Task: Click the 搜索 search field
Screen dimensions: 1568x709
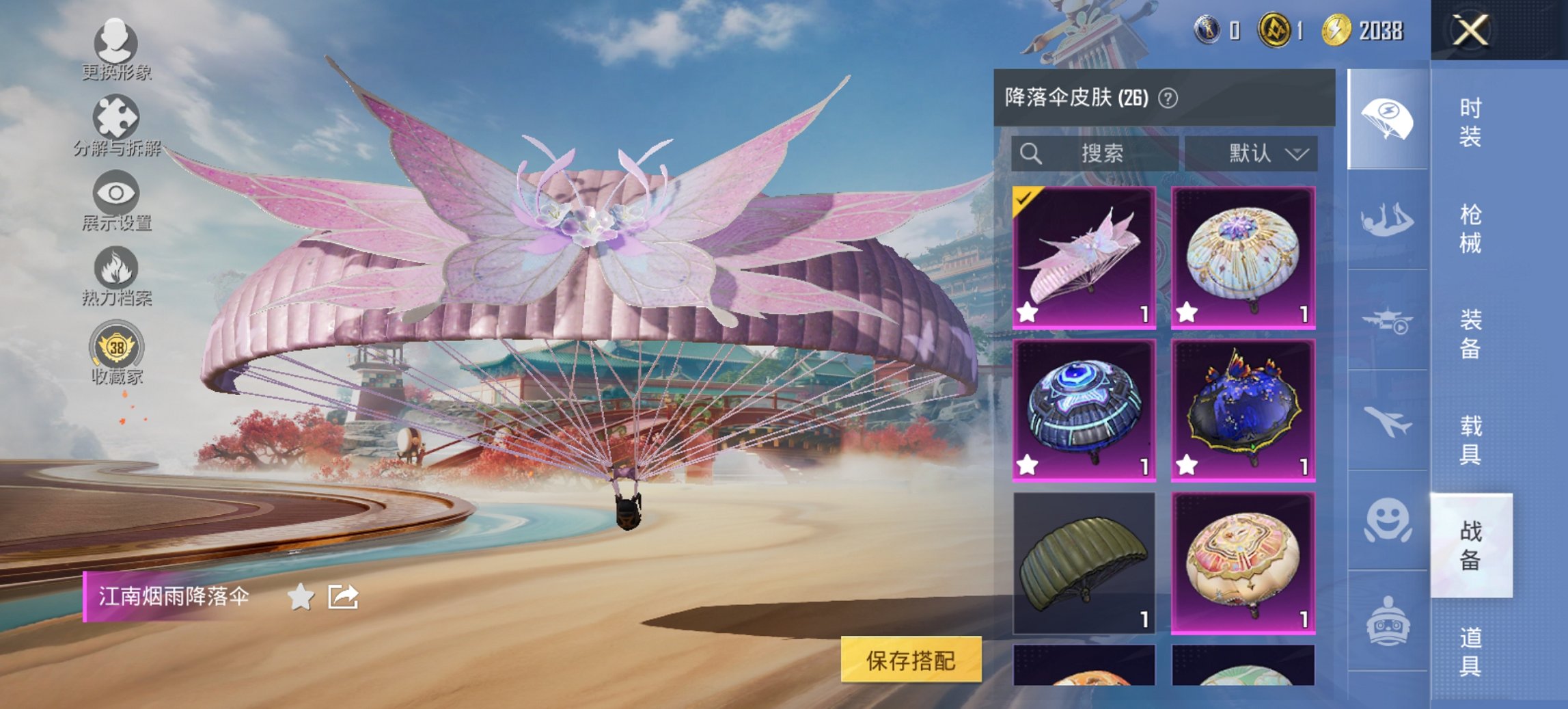Action: tap(1093, 154)
